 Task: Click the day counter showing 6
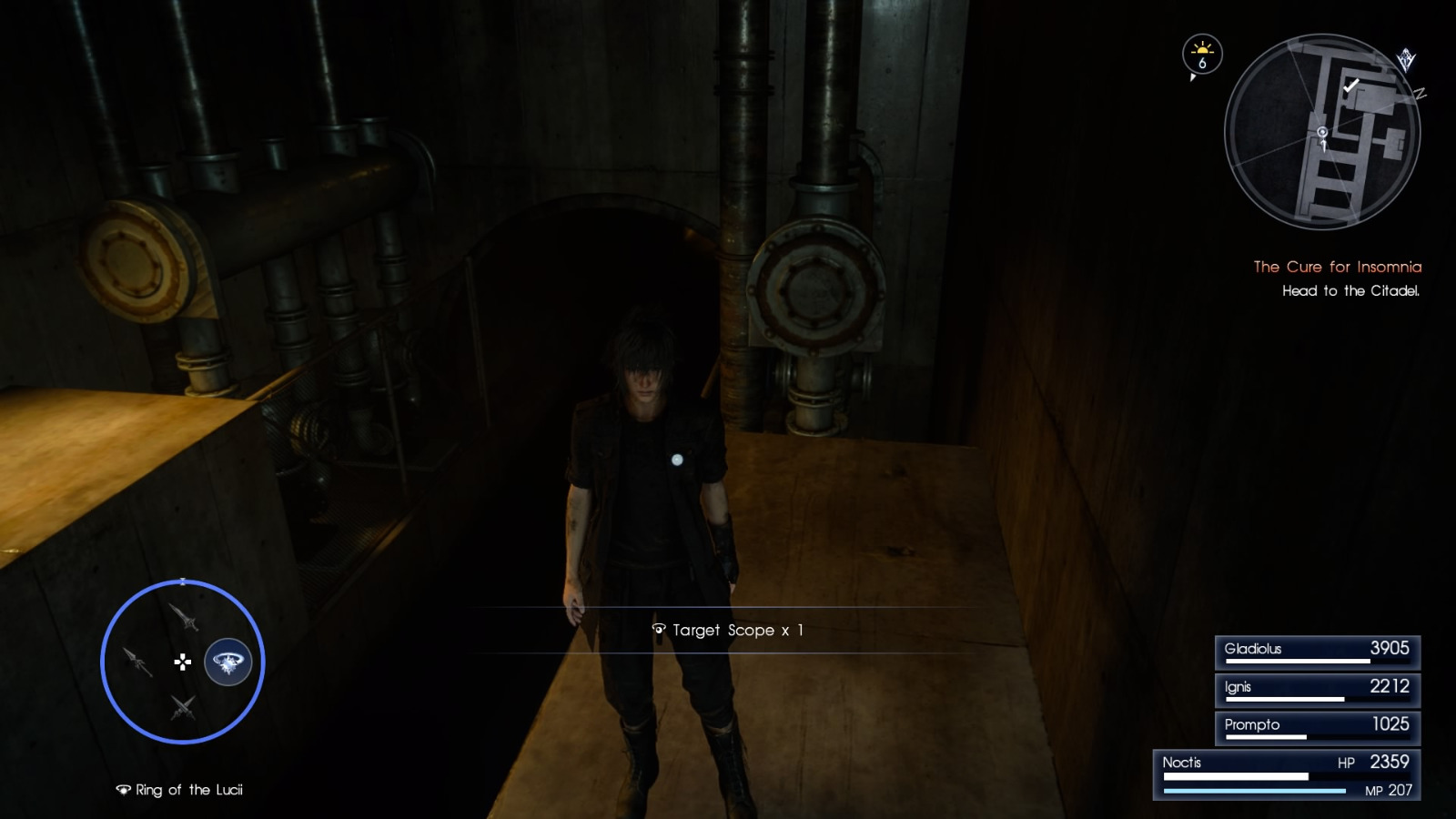pyautogui.click(x=1202, y=64)
